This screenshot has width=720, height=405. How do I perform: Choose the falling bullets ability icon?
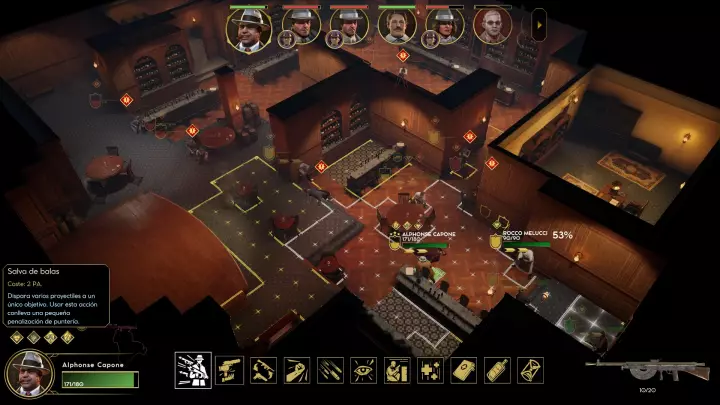point(330,370)
